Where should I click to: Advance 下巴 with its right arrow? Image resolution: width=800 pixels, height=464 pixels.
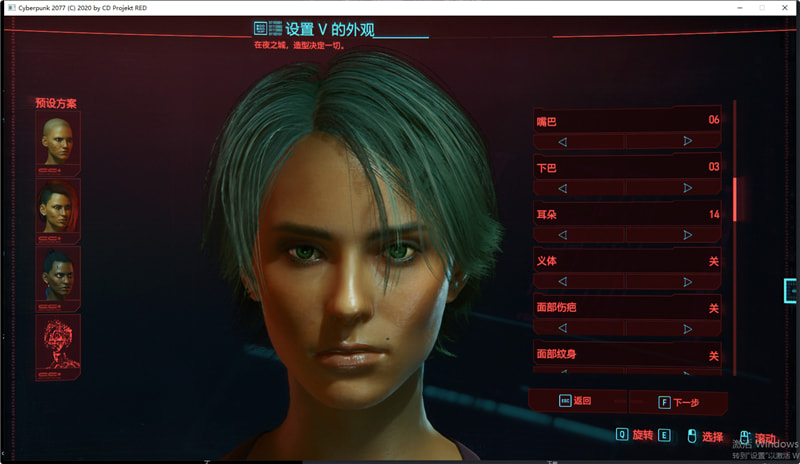click(687, 187)
